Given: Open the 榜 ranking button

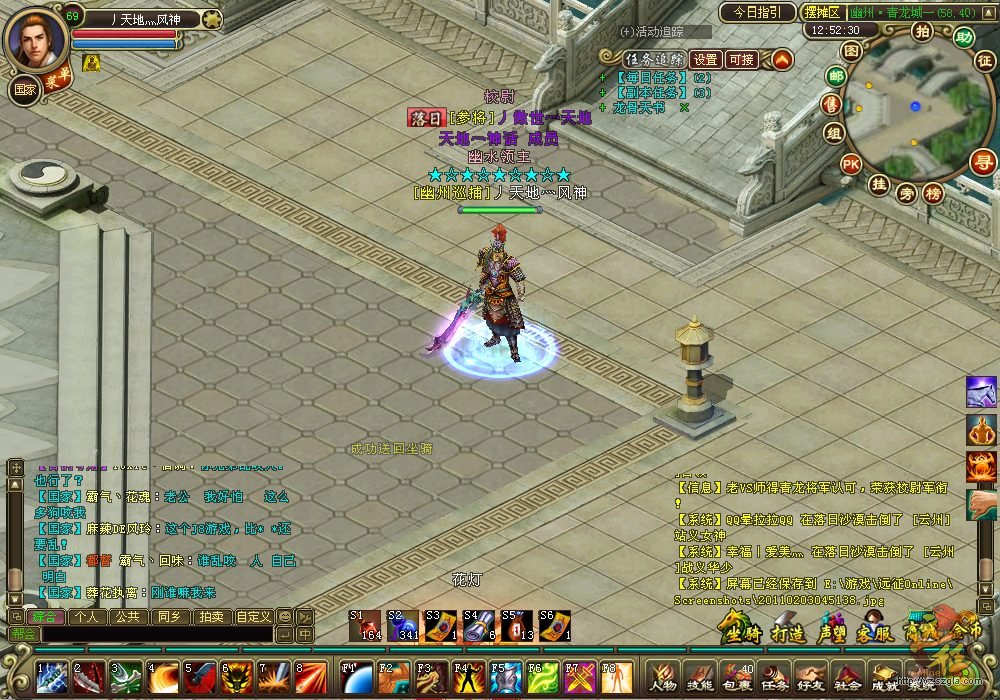Looking at the screenshot, I should pos(933,193).
